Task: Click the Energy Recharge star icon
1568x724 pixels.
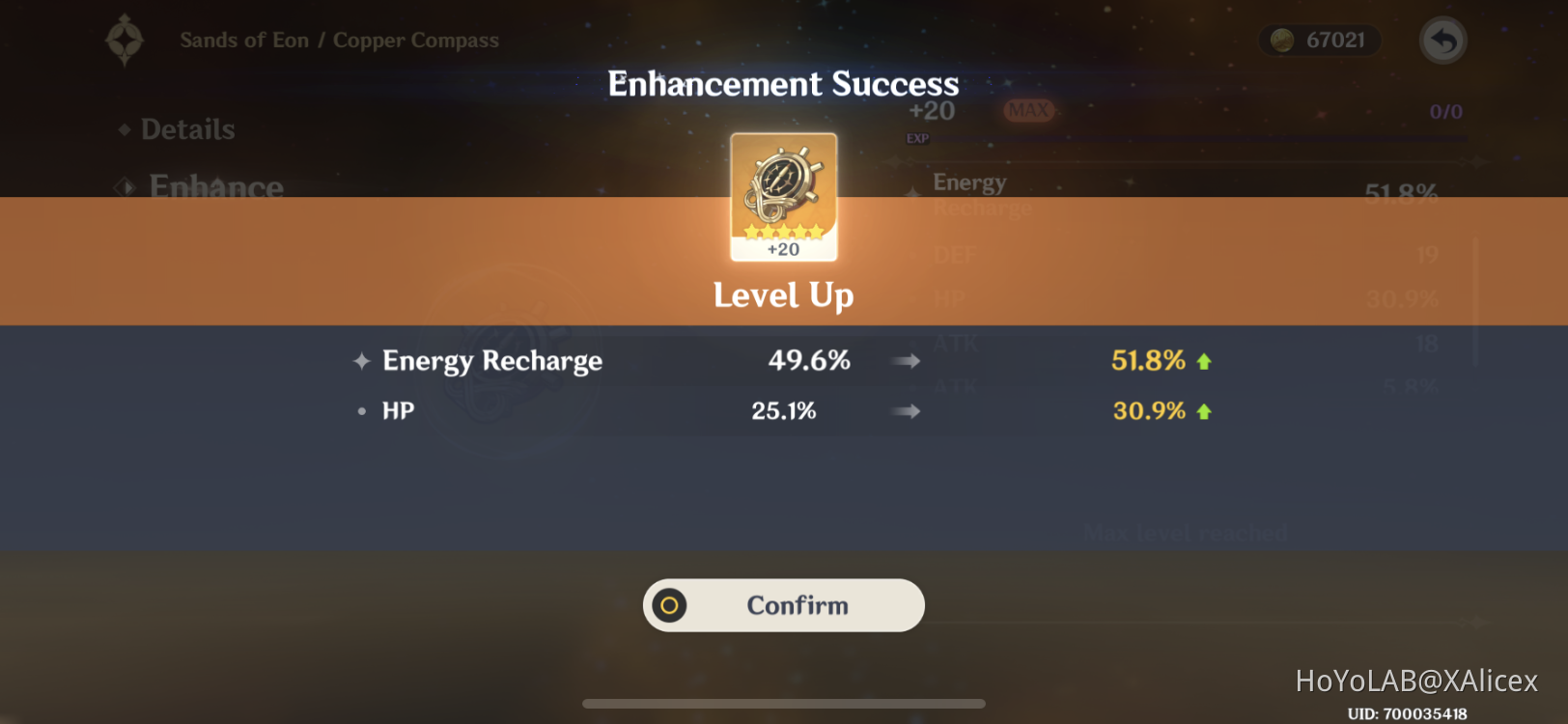Action: (x=360, y=360)
